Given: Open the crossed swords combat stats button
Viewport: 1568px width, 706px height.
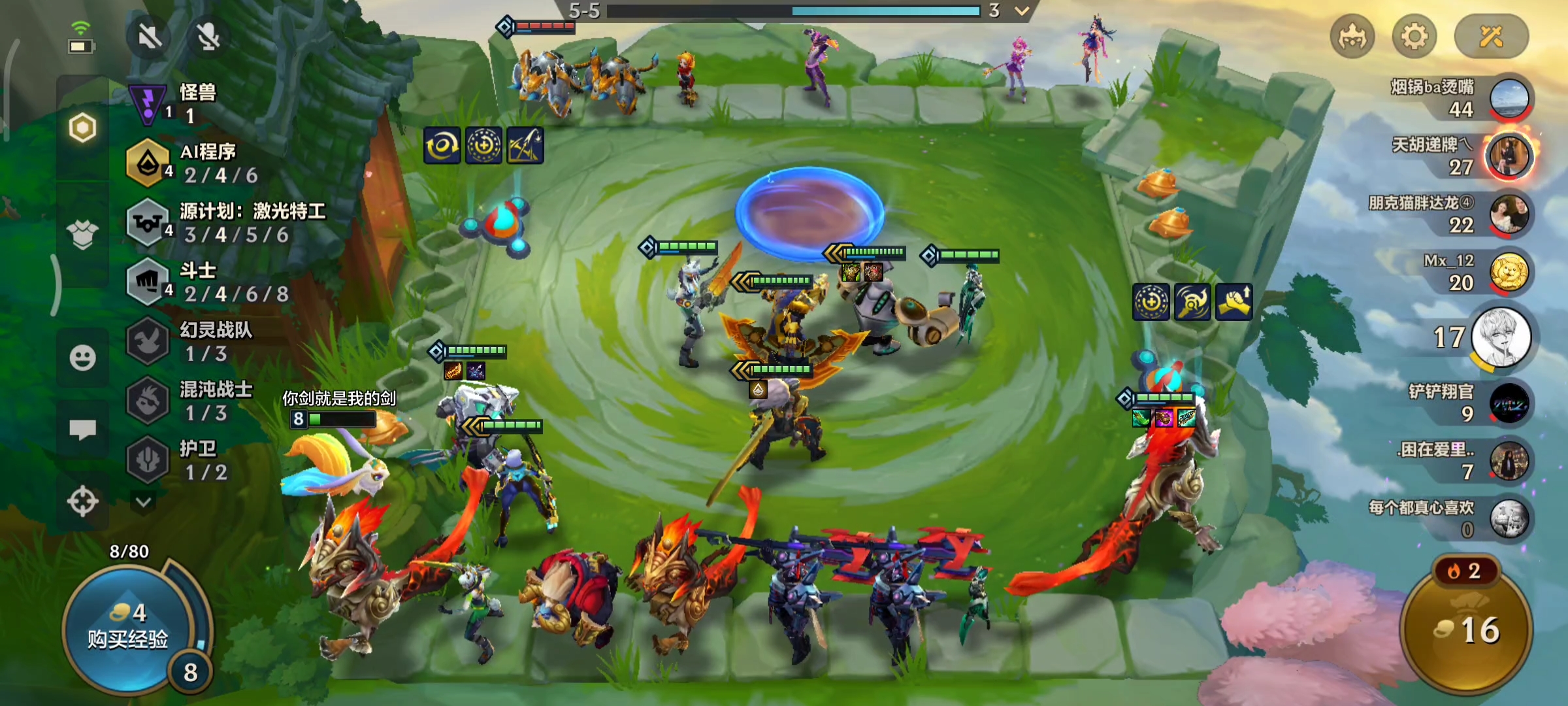Looking at the screenshot, I should [1491, 37].
